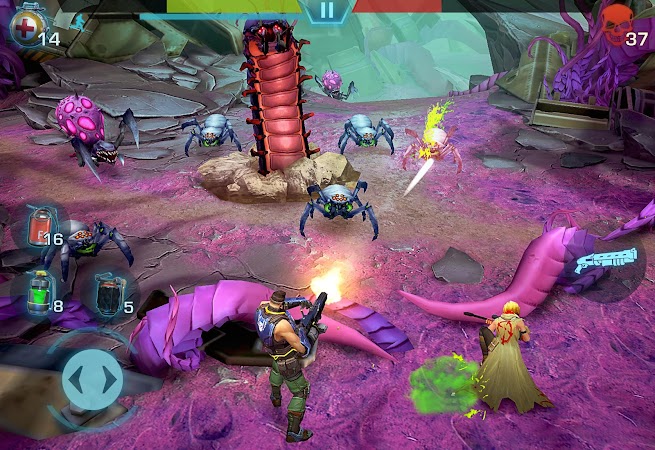Screen dimensions: 655x450
Task: Pause the game with the top button
Action: pos(326,11)
